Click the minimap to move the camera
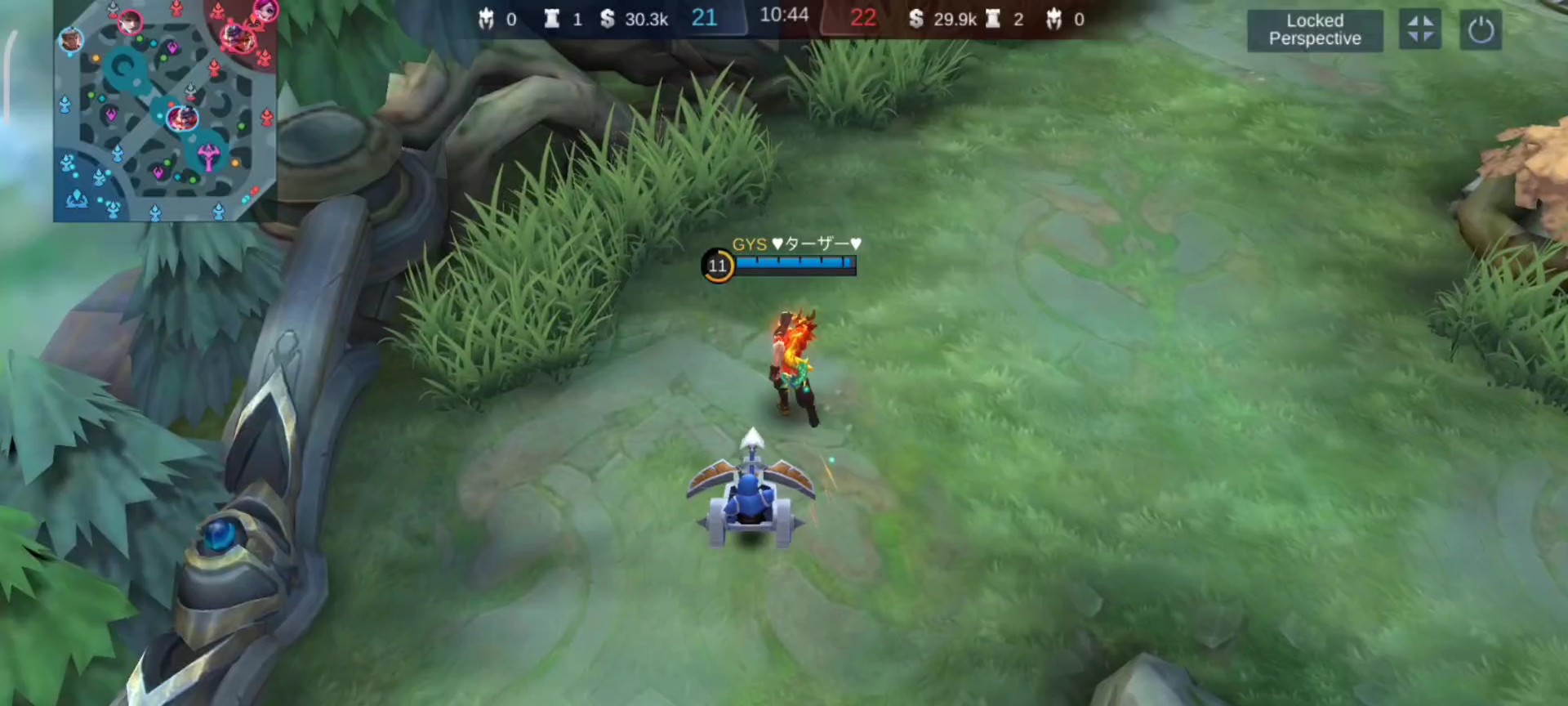 click(165, 112)
